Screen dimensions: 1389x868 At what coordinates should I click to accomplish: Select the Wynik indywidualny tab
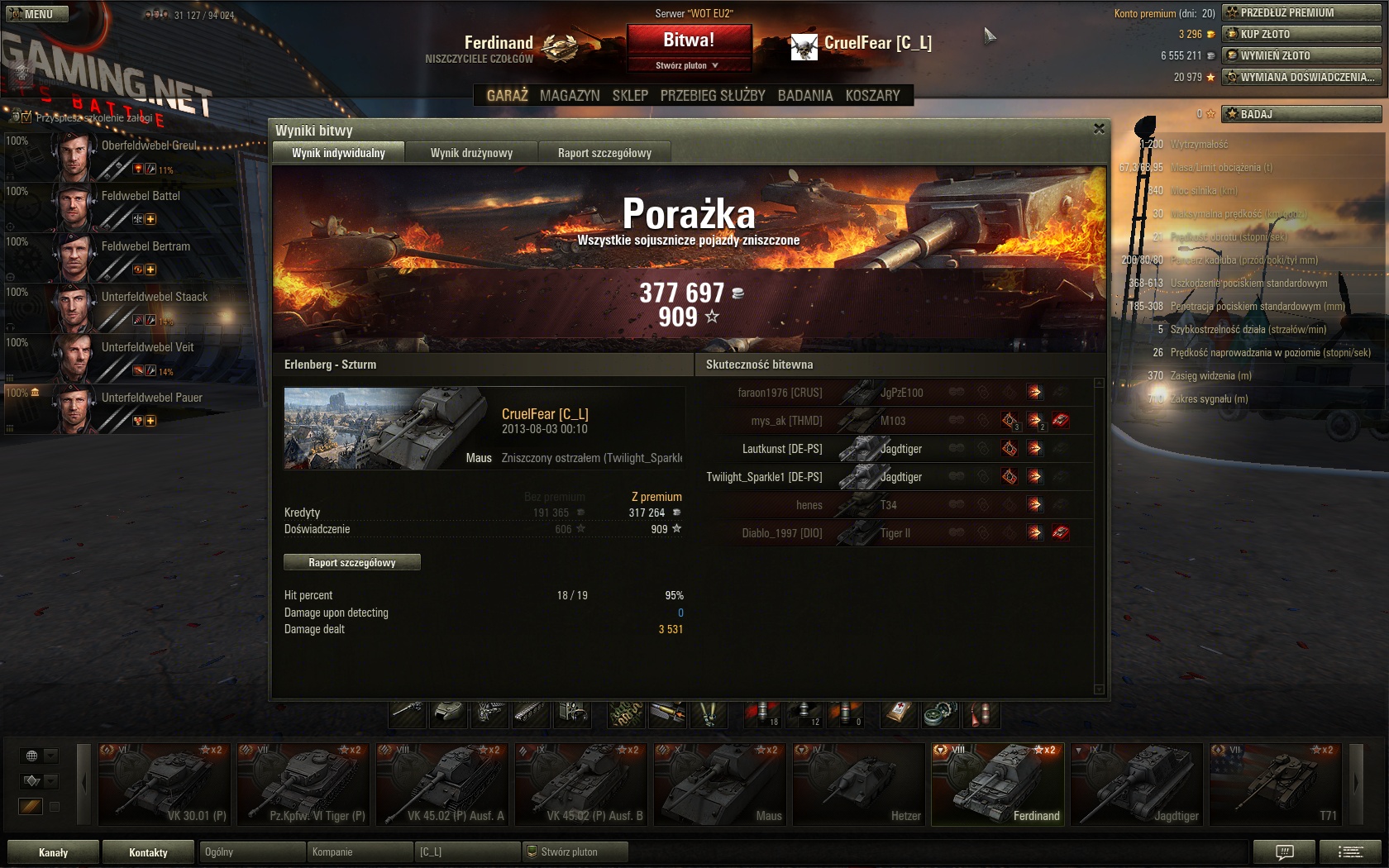click(338, 153)
